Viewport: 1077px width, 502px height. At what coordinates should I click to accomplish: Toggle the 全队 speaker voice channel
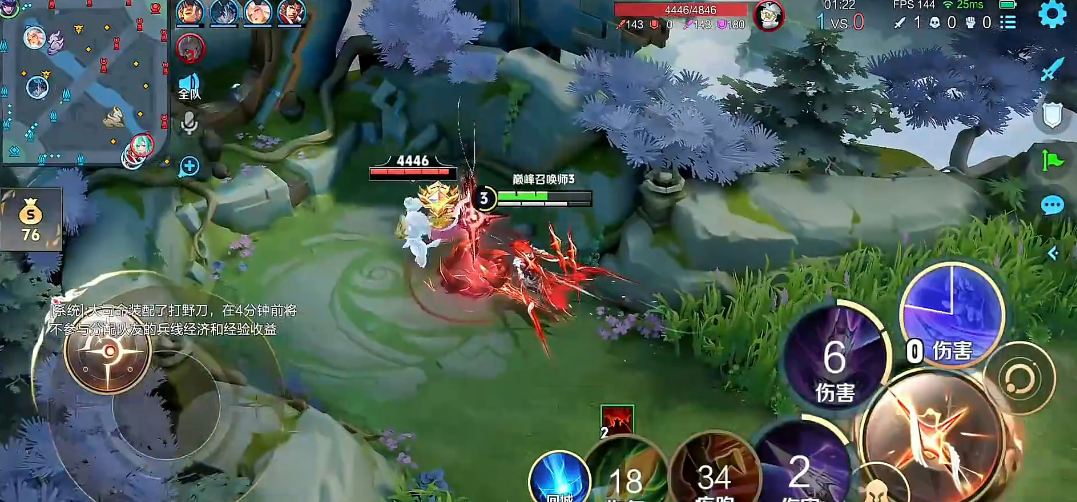point(189,87)
